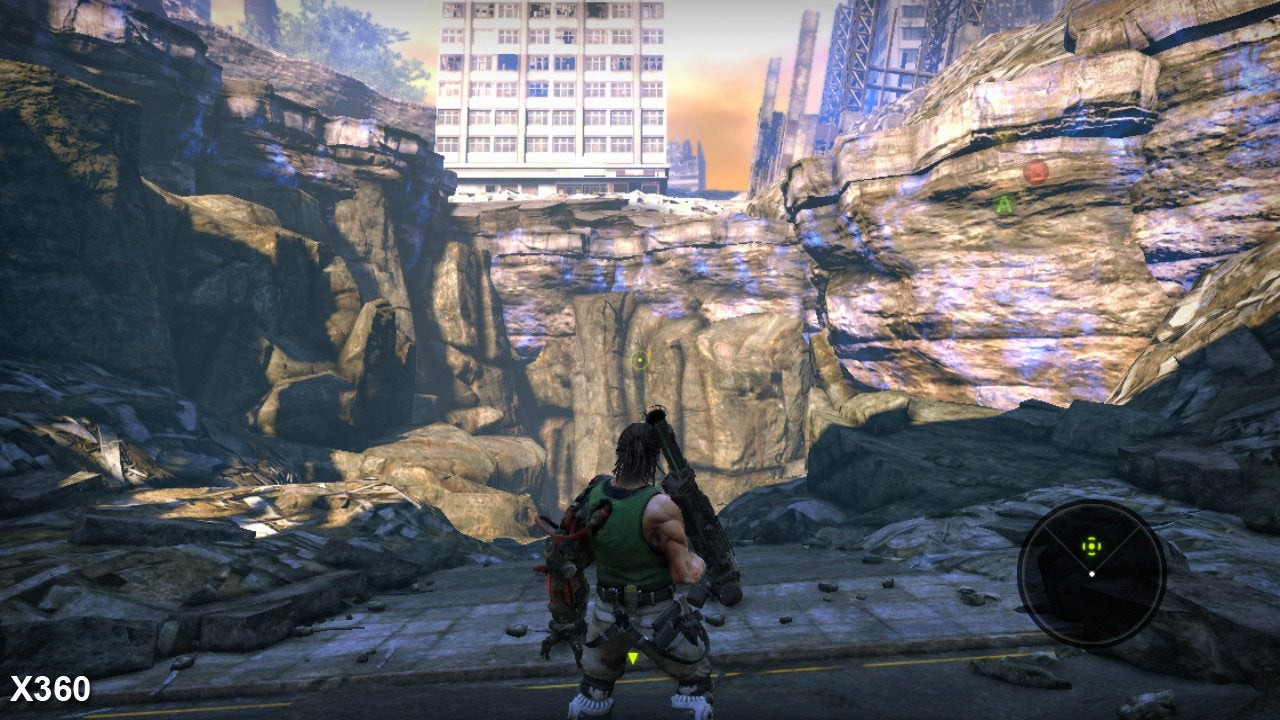The width and height of the screenshot is (1280, 720).
Task: Select the green objective marker on the radar
Action: click(1091, 546)
